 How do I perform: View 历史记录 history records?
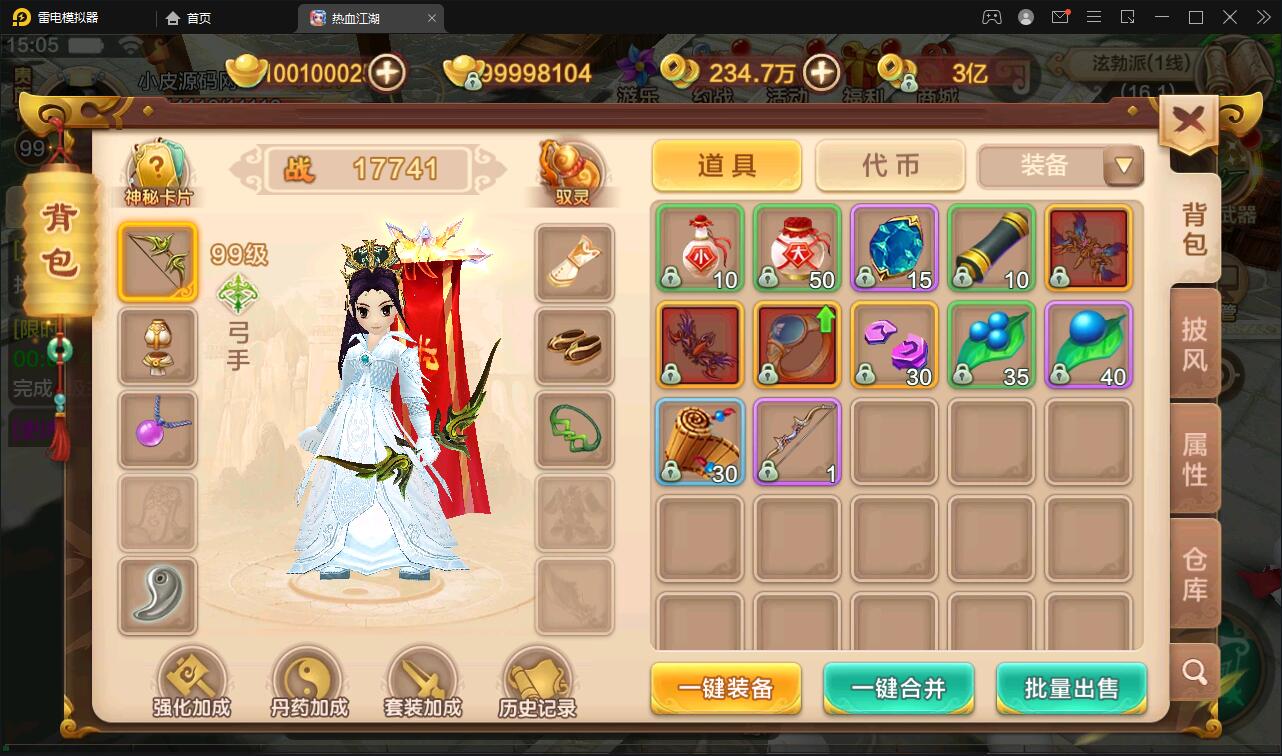tap(537, 680)
